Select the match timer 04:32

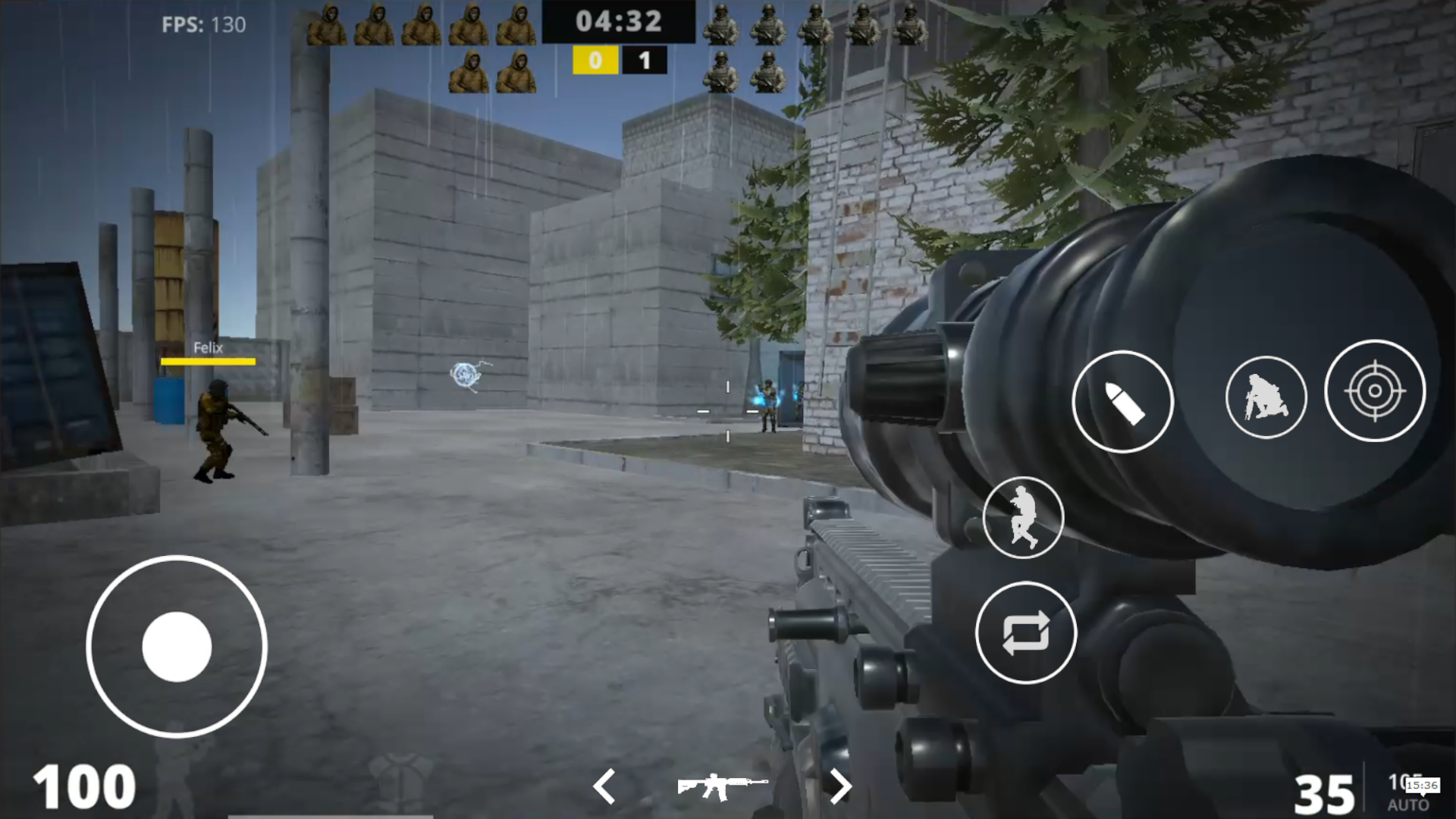tap(618, 21)
